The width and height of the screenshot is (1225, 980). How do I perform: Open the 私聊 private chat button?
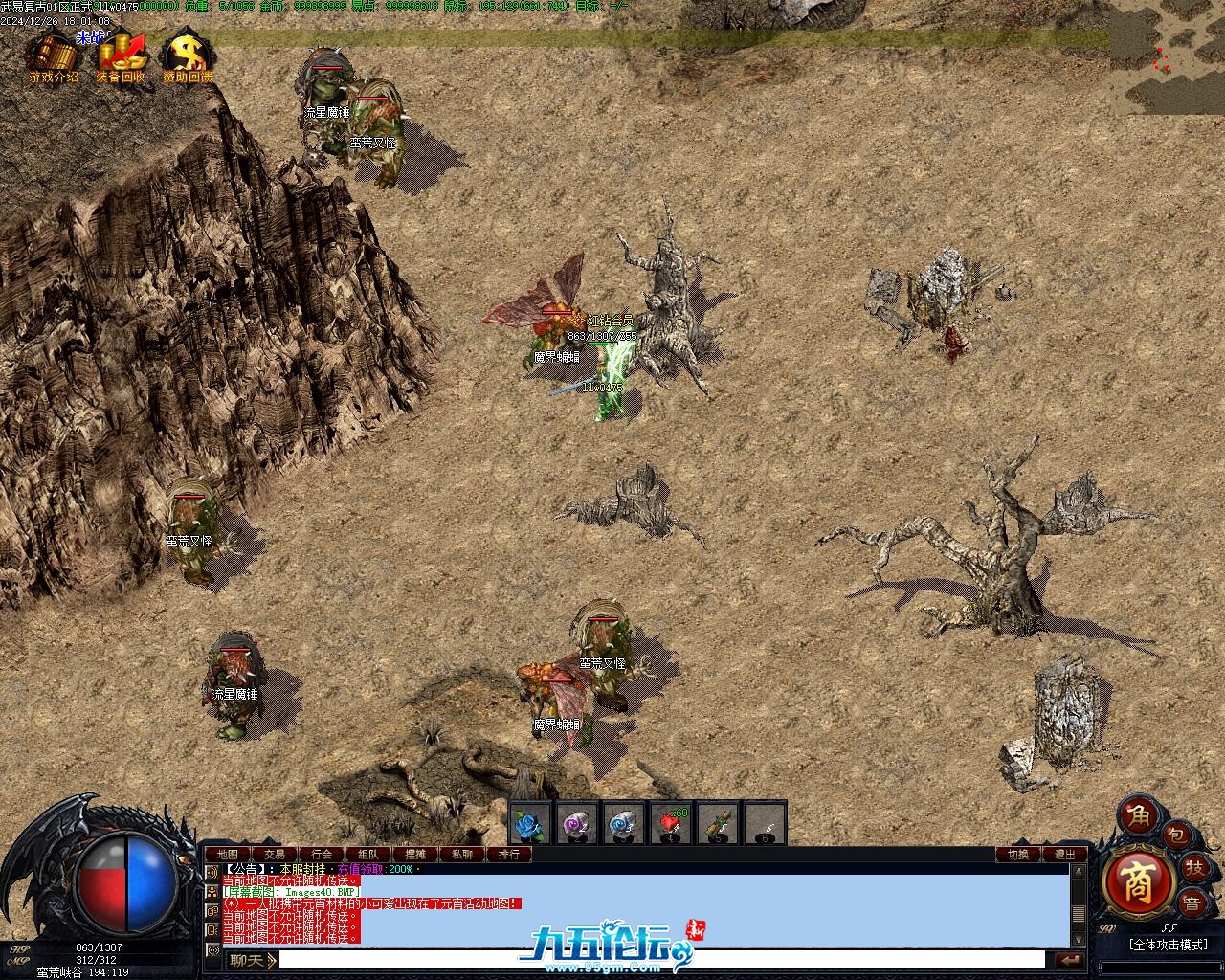(x=462, y=855)
